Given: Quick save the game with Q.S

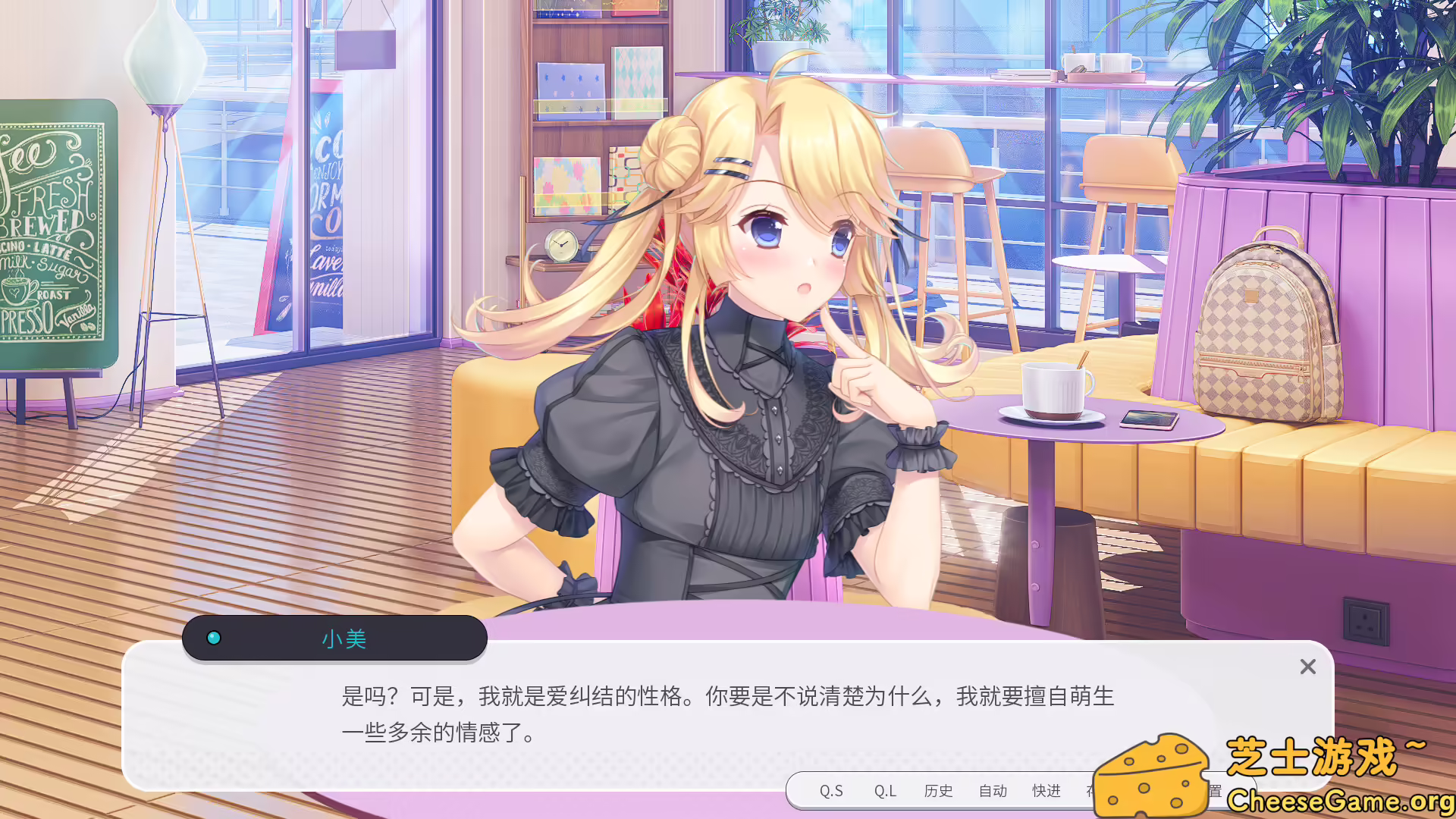Looking at the screenshot, I should tap(832, 791).
